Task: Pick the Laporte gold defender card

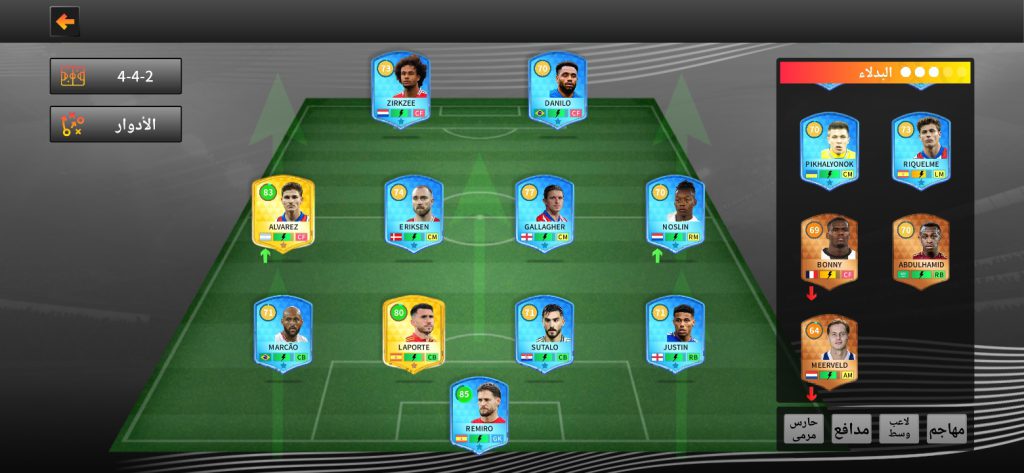Action: pyautogui.click(x=414, y=332)
